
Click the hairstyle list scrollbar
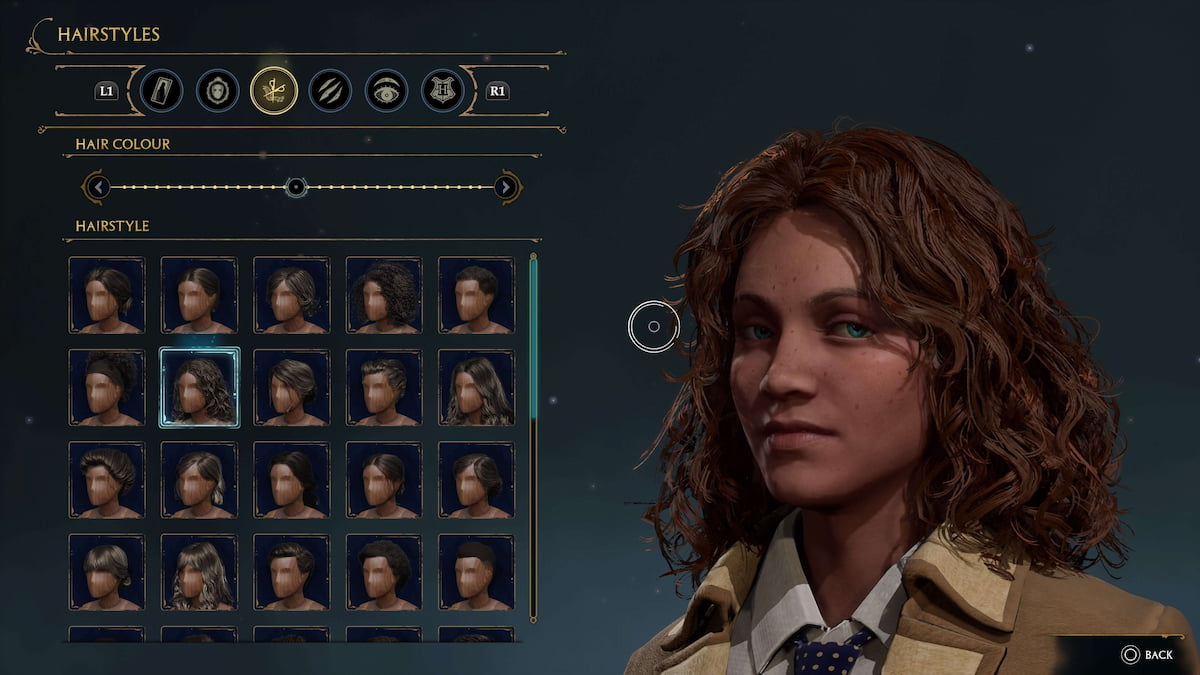[533, 340]
